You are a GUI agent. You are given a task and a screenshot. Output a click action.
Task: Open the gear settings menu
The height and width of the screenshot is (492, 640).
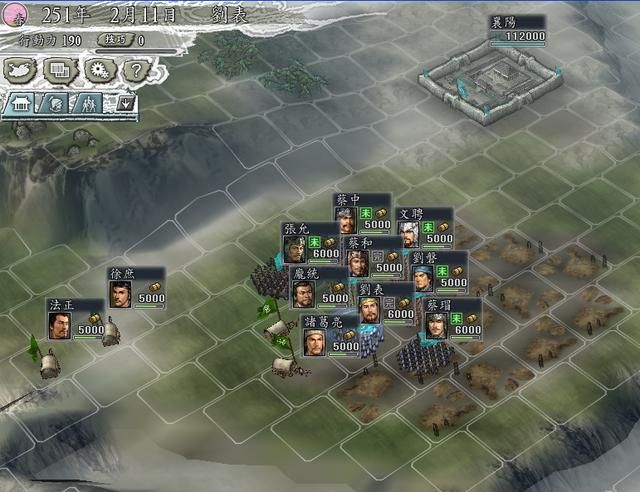point(97,70)
